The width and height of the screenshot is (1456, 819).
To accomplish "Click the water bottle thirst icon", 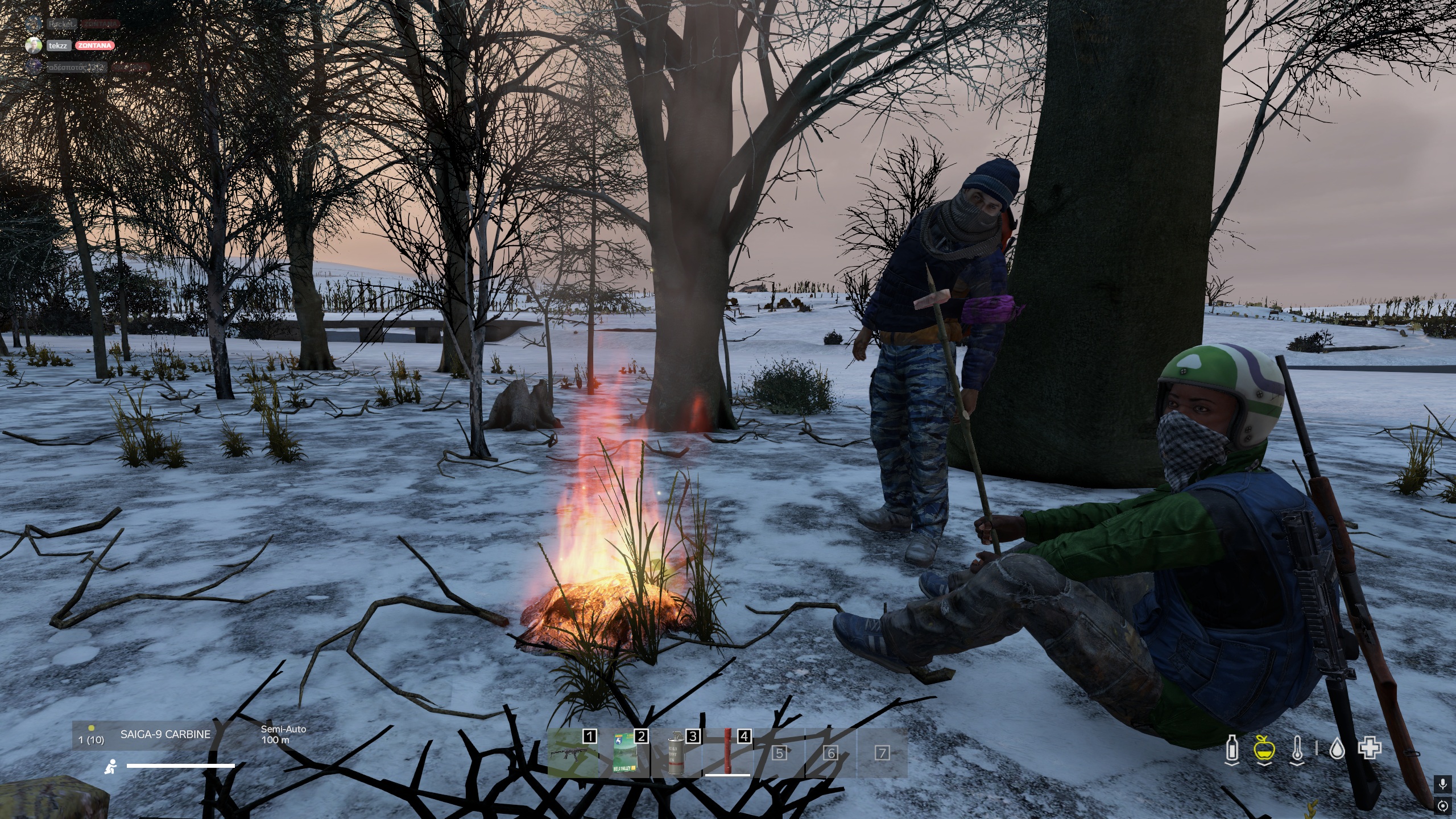I will click(x=1232, y=748).
